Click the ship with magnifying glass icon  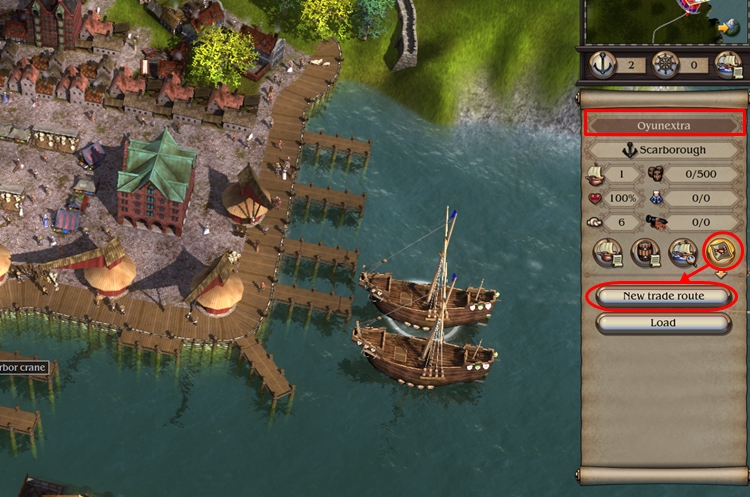point(684,252)
